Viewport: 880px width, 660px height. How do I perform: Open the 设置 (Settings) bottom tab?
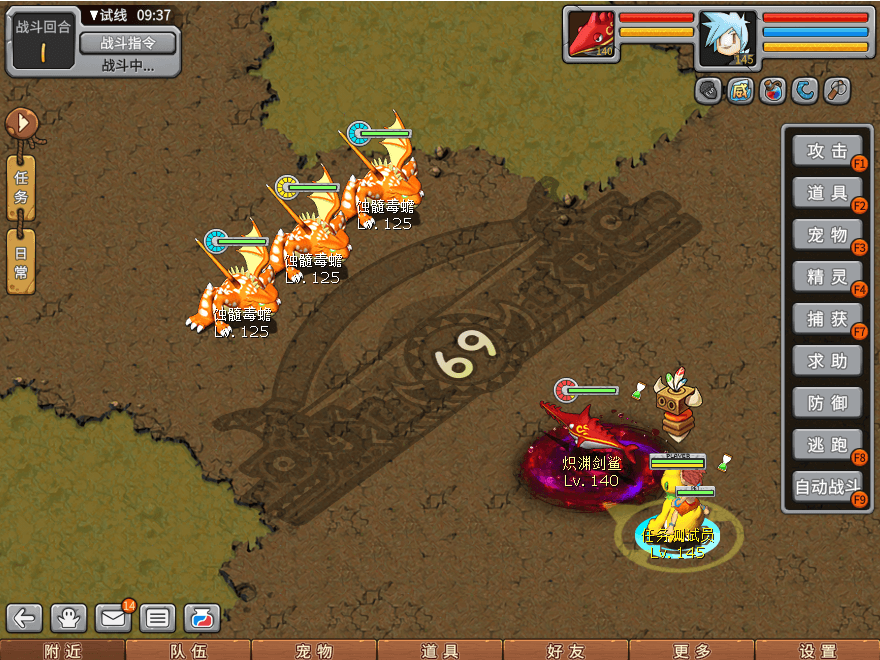(x=817, y=651)
